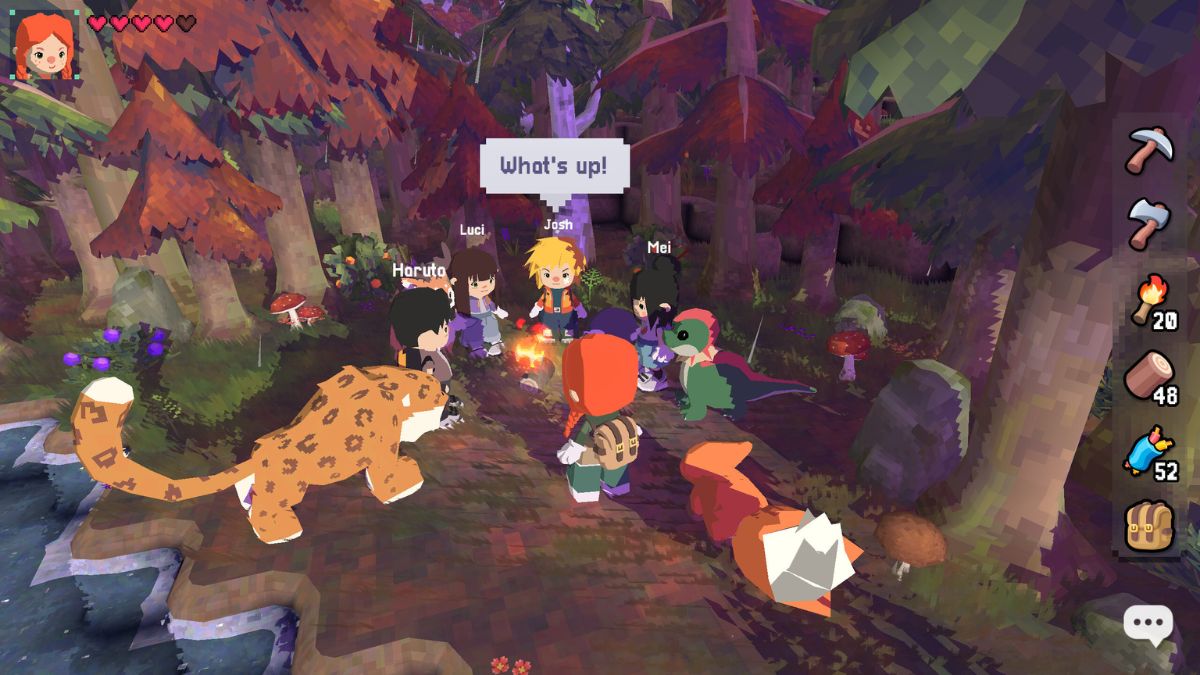Open the backpack inventory

click(x=1150, y=524)
